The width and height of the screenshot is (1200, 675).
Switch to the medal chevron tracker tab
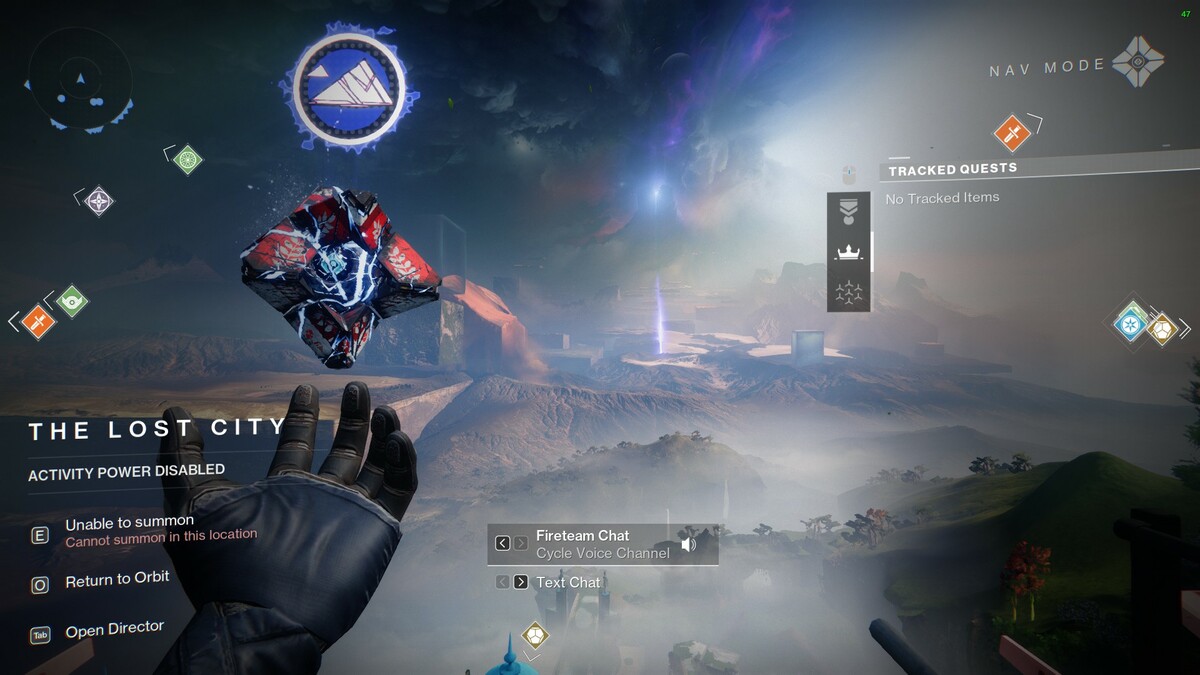[x=848, y=212]
